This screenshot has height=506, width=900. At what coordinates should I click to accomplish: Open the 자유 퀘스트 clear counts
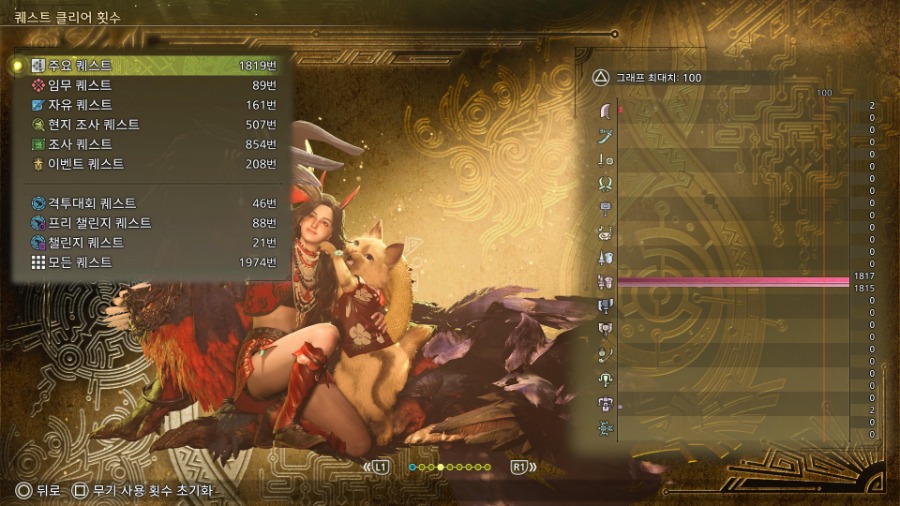tap(150, 105)
